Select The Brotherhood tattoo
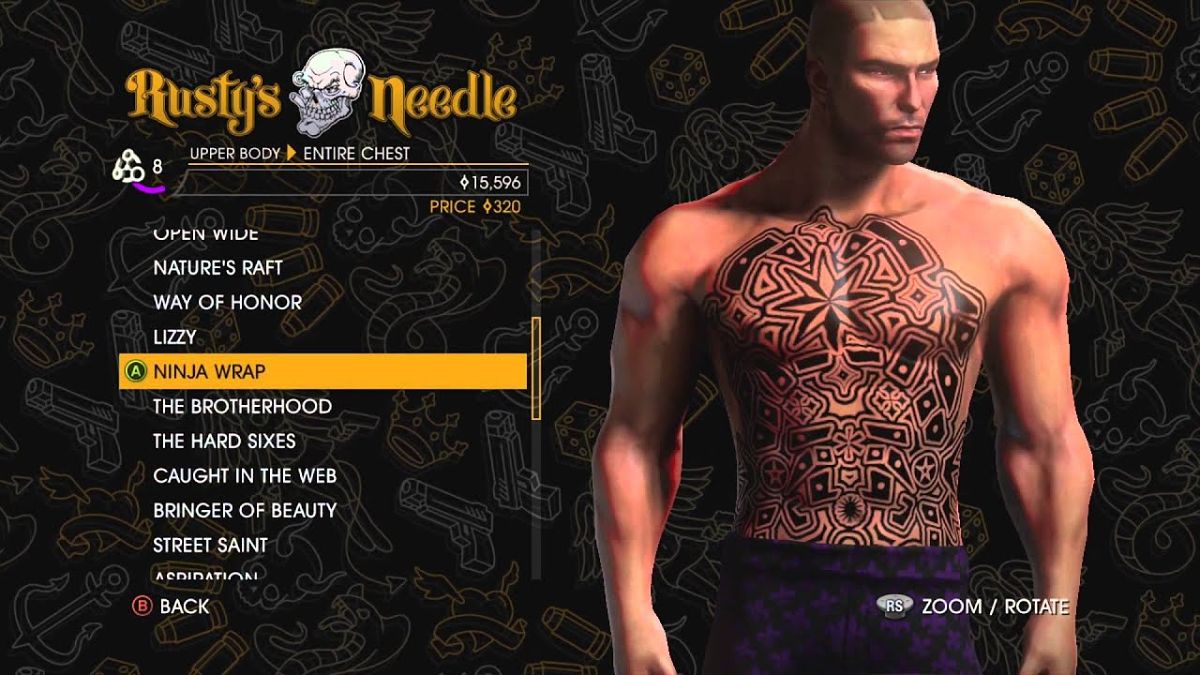The image size is (1200, 675). pos(242,406)
